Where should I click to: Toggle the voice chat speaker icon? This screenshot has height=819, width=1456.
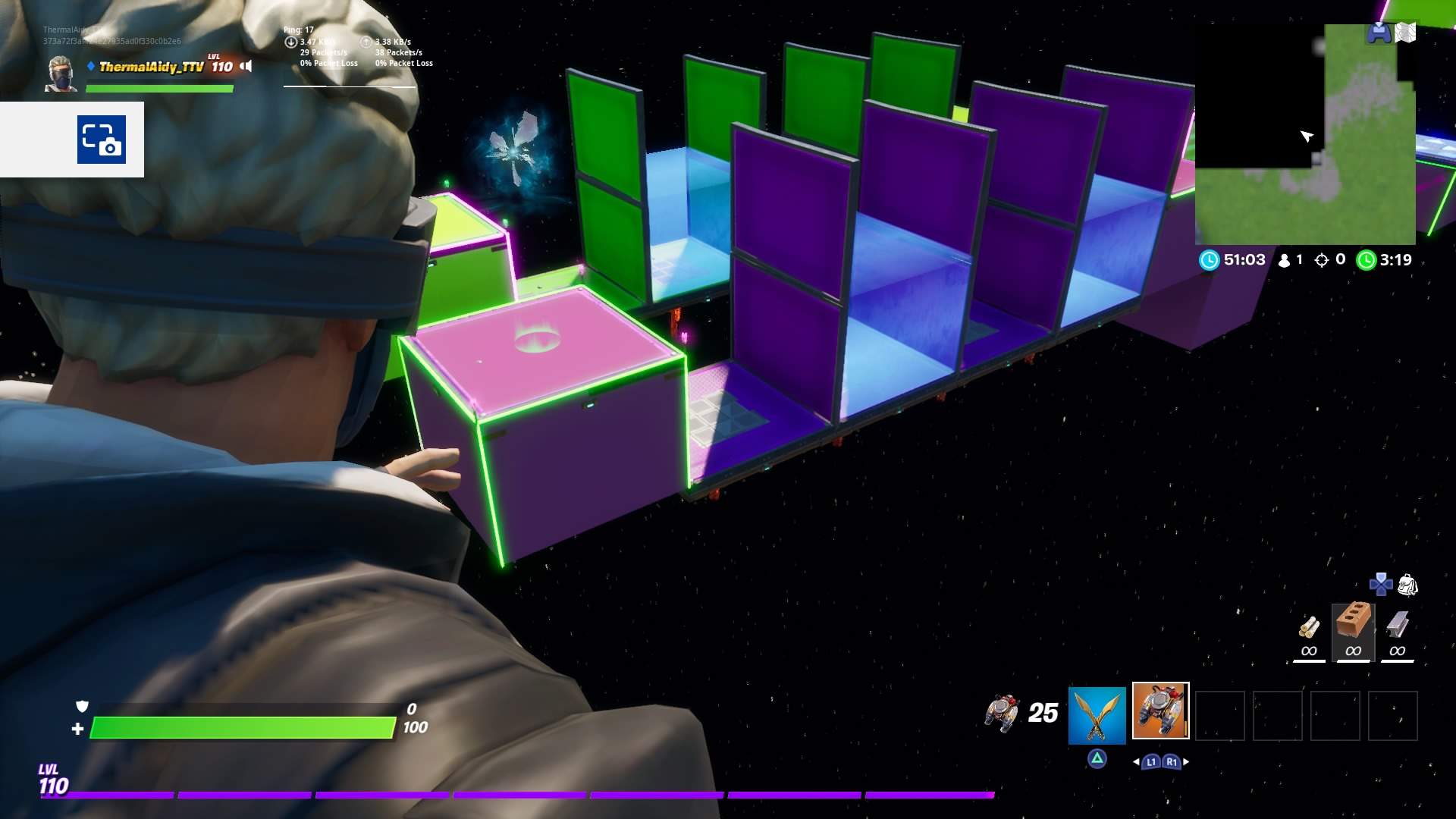(x=246, y=67)
